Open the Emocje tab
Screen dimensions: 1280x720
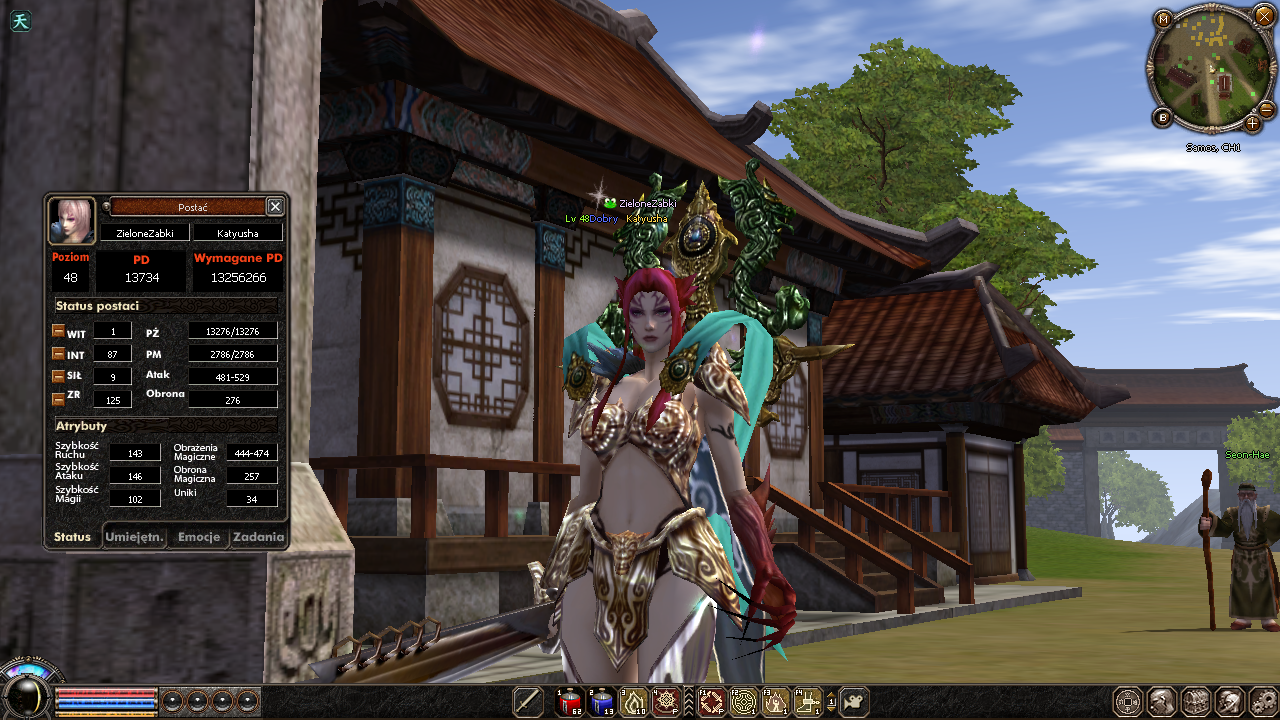[198, 537]
